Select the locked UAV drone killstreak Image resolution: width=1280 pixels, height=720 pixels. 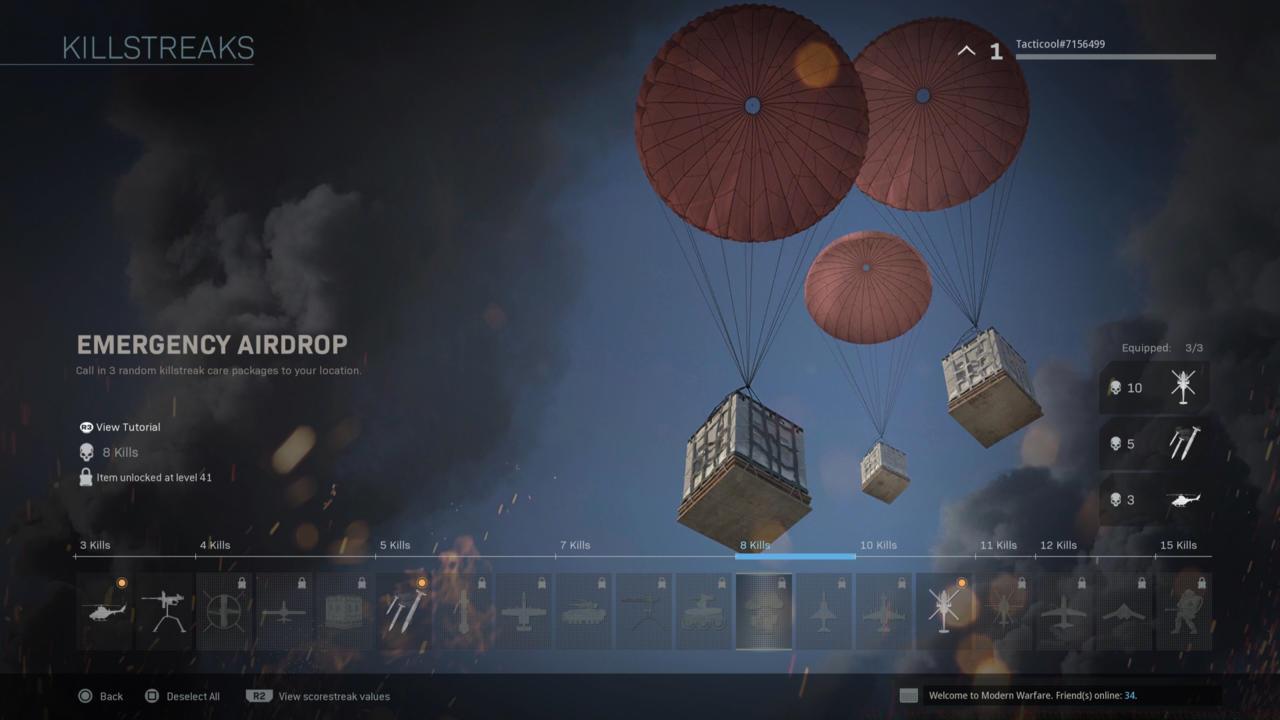(x=283, y=610)
